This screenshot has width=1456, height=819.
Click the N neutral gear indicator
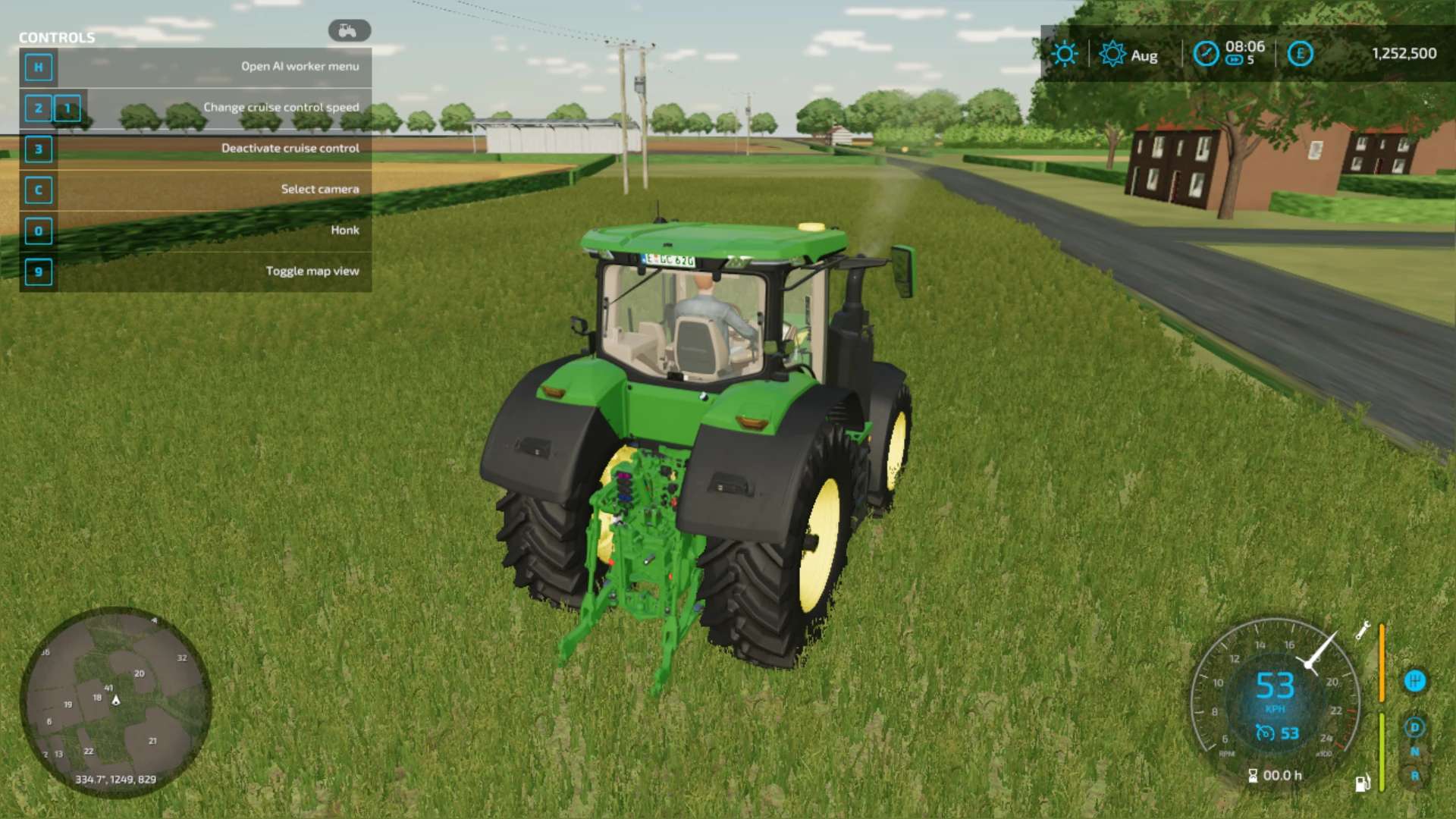tap(1414, 752)
